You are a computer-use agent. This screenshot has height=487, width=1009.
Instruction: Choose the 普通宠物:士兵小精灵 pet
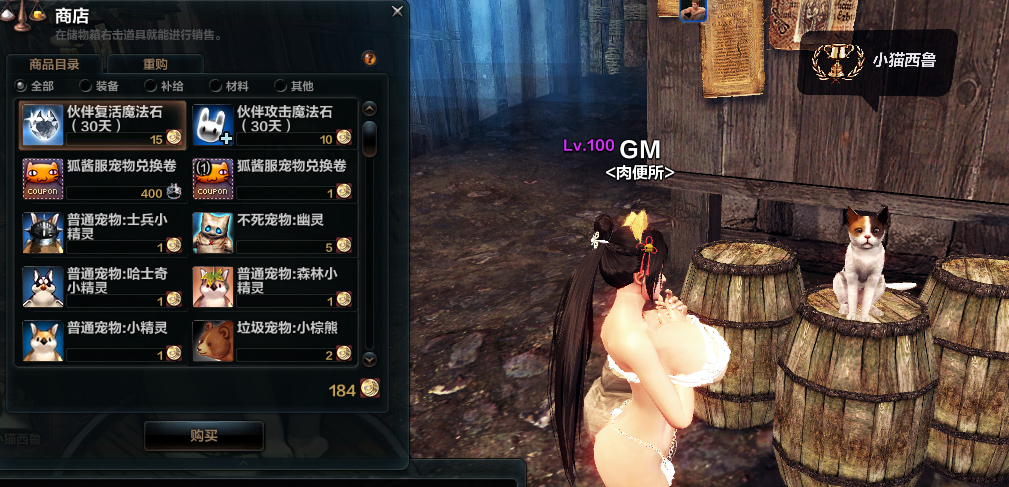(x=102, y=231)
